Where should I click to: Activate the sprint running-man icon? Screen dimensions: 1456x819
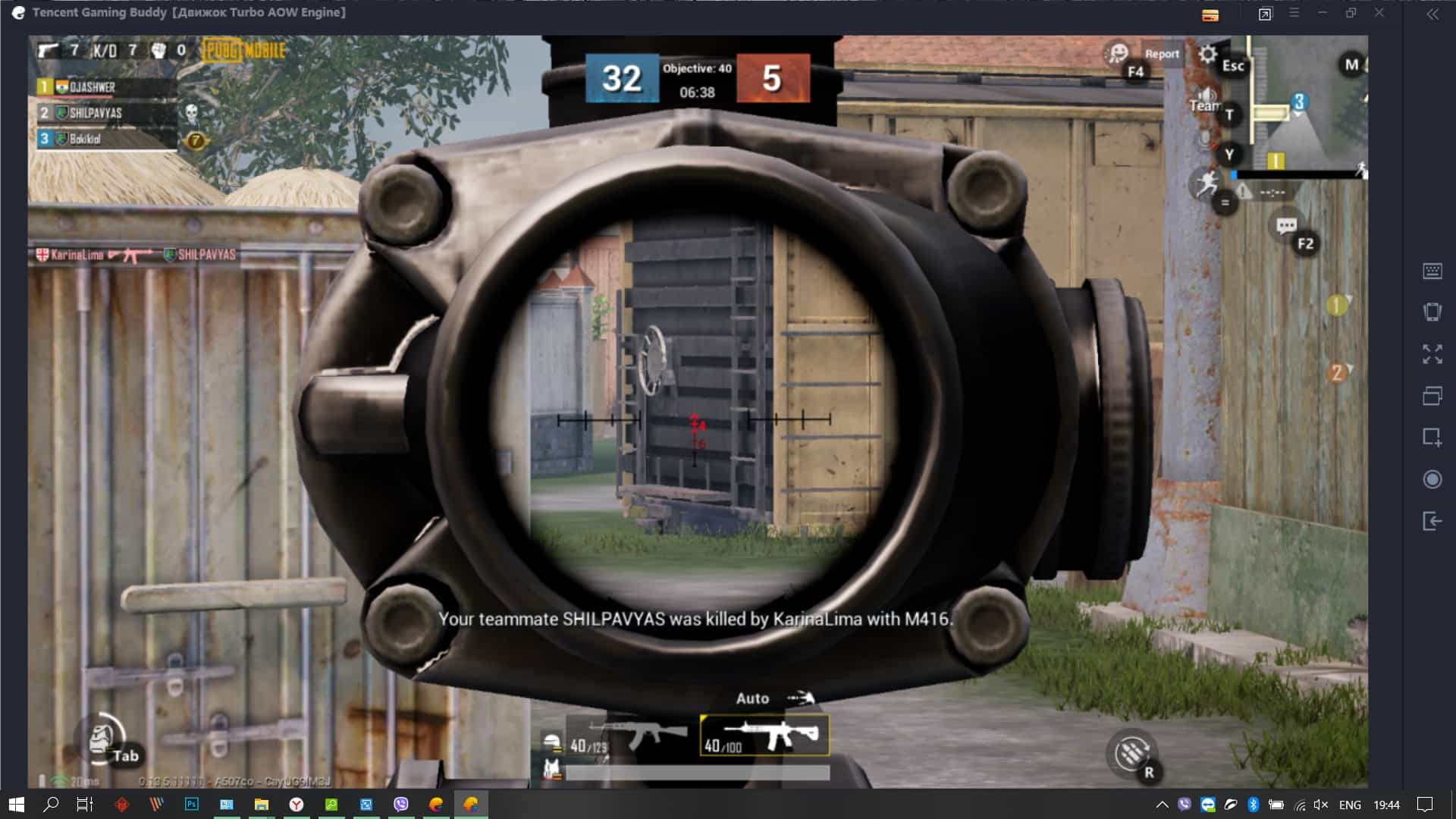[x=1206, y=183]
